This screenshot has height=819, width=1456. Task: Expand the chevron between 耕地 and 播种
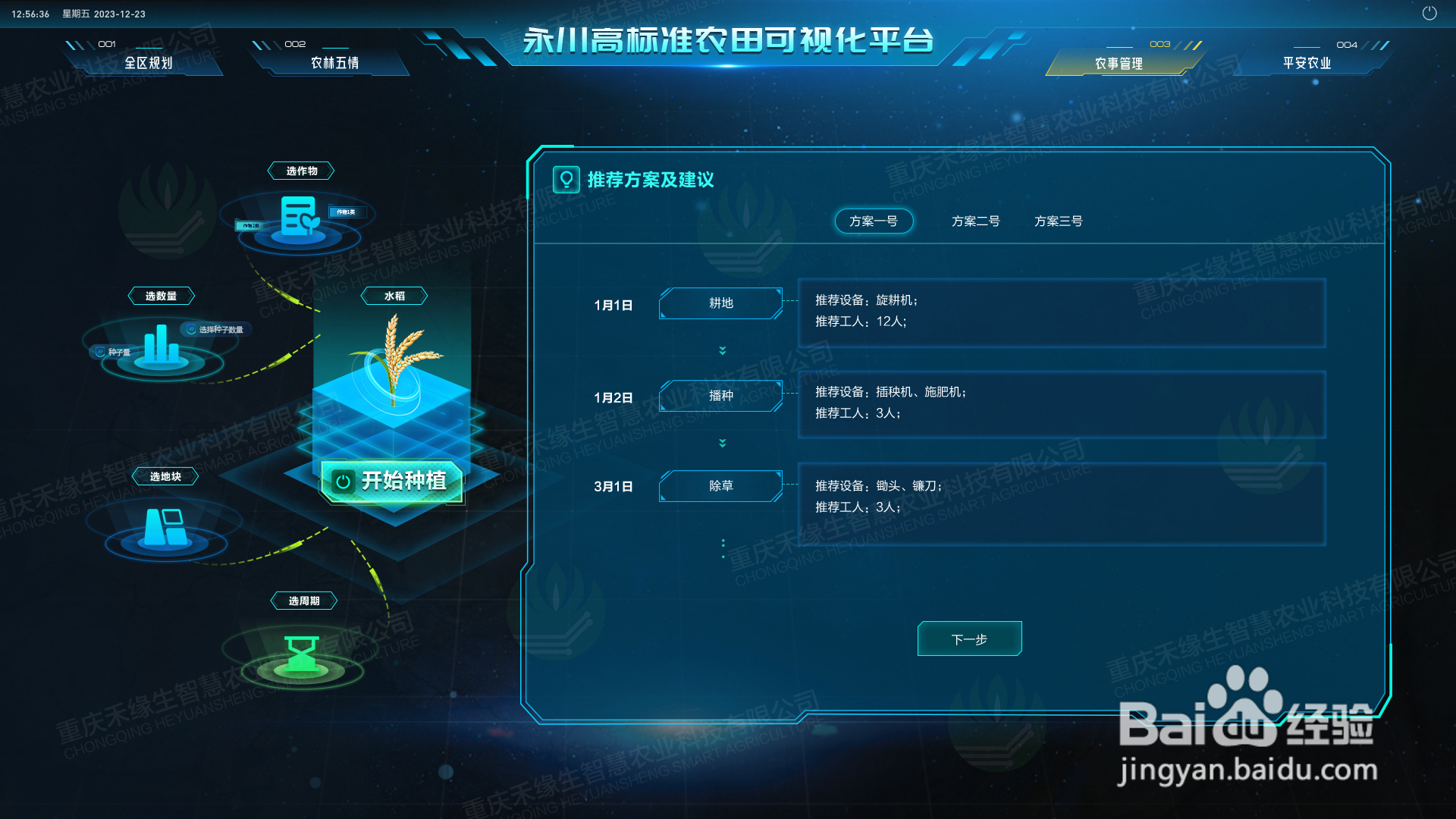tap(722, 350)
